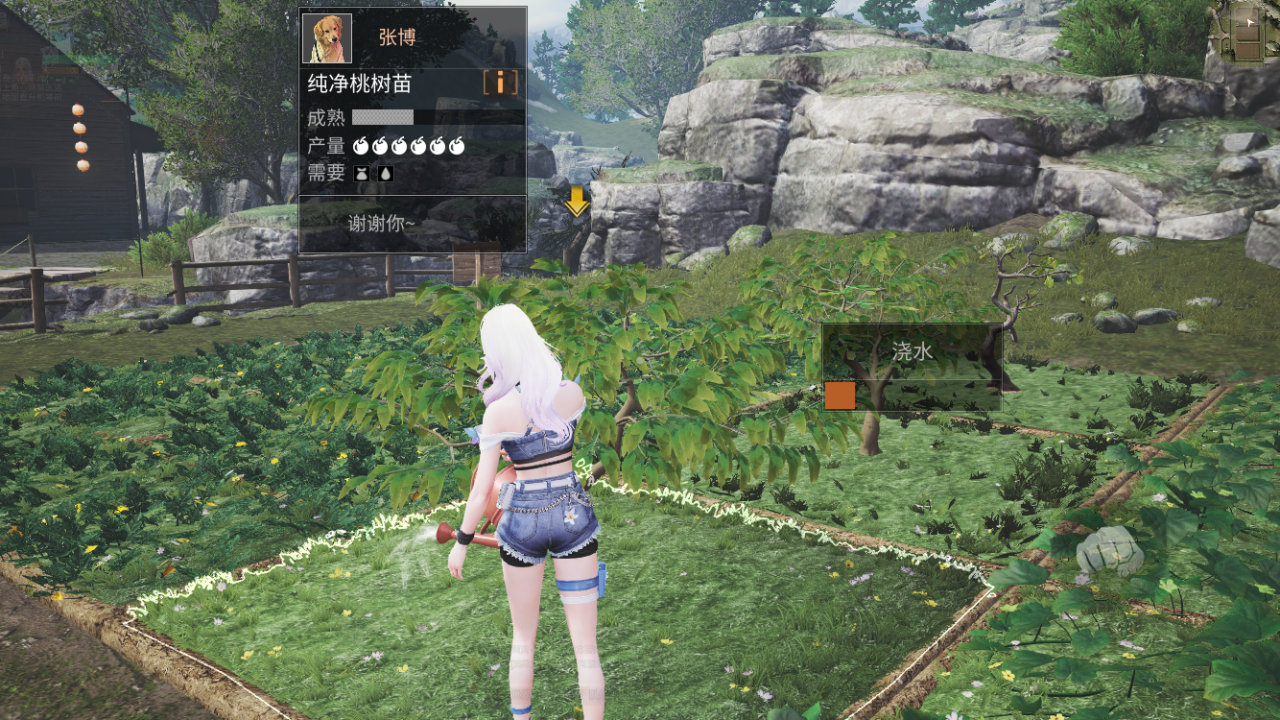1280x720 pixels.
Task: Click the player name 张博
Action: pos(397,38)
